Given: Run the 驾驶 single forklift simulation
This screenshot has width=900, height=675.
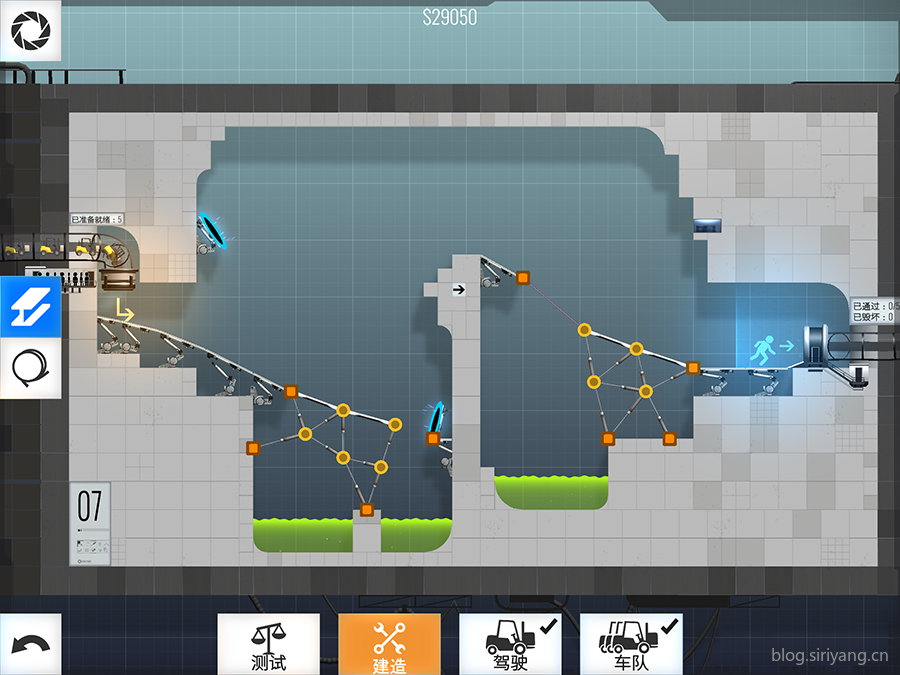Looking at the screenshot, I should click(x=509, y=644).
